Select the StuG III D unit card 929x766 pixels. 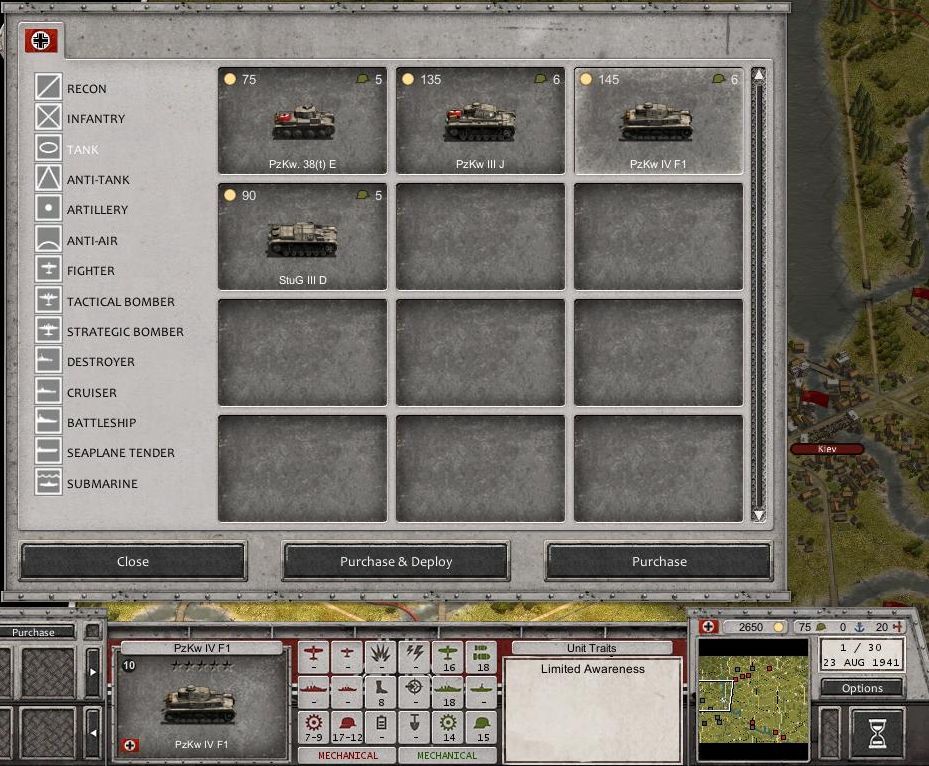(302, 237)
